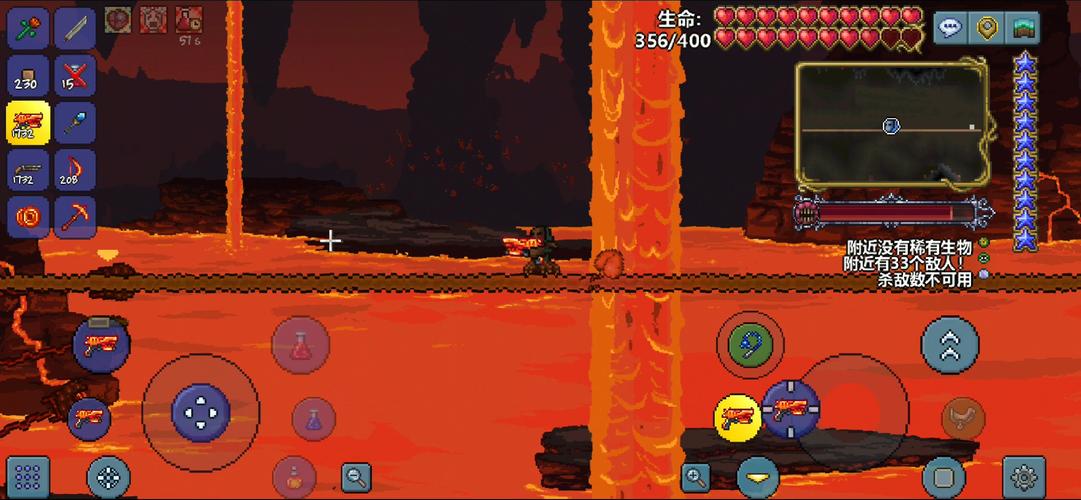The image size is (1081, 500).
Task: Select the molten pickaxe slot
Action: (x=75, y=216)
